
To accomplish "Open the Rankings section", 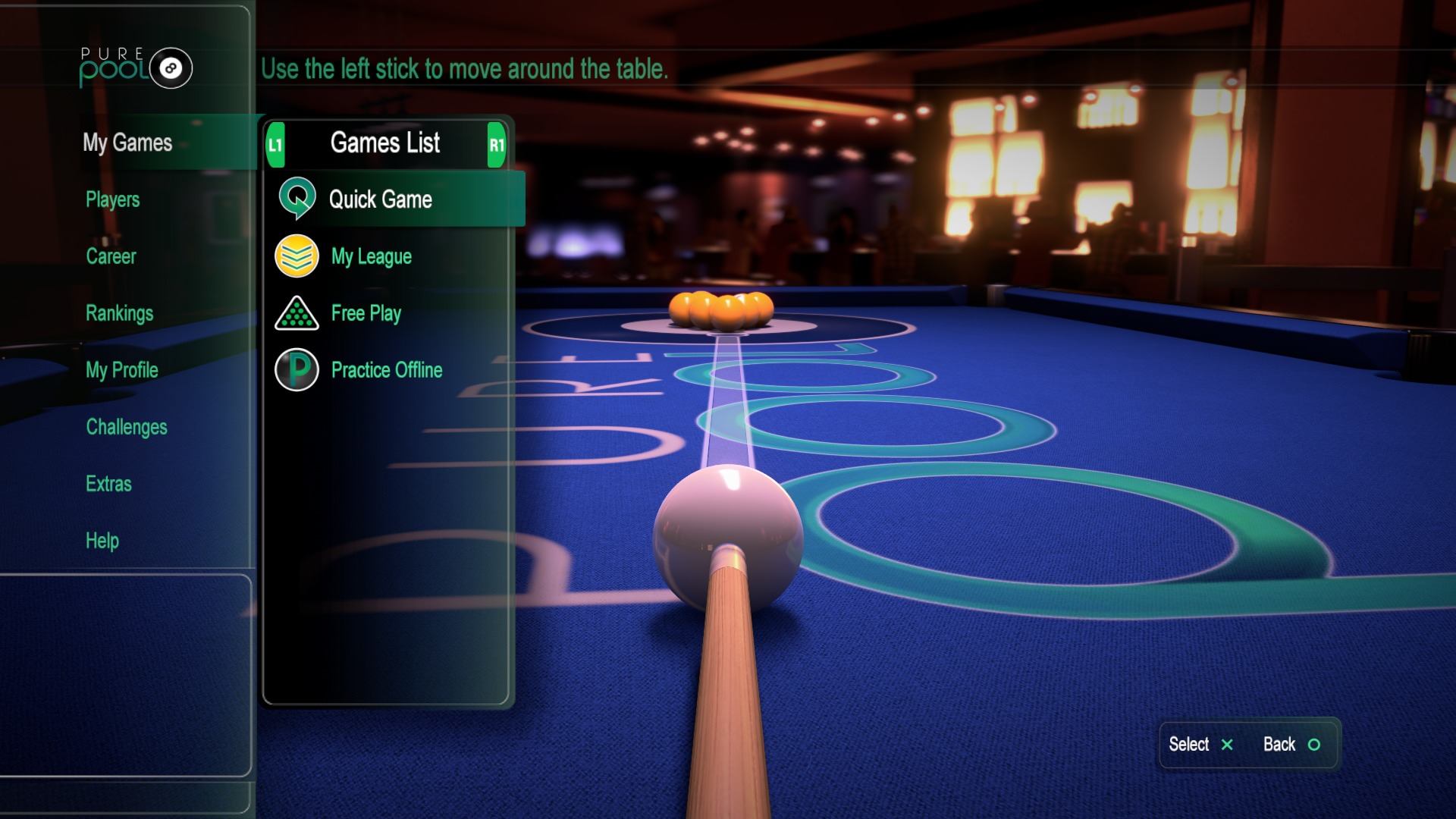I will tap(120, 313).
